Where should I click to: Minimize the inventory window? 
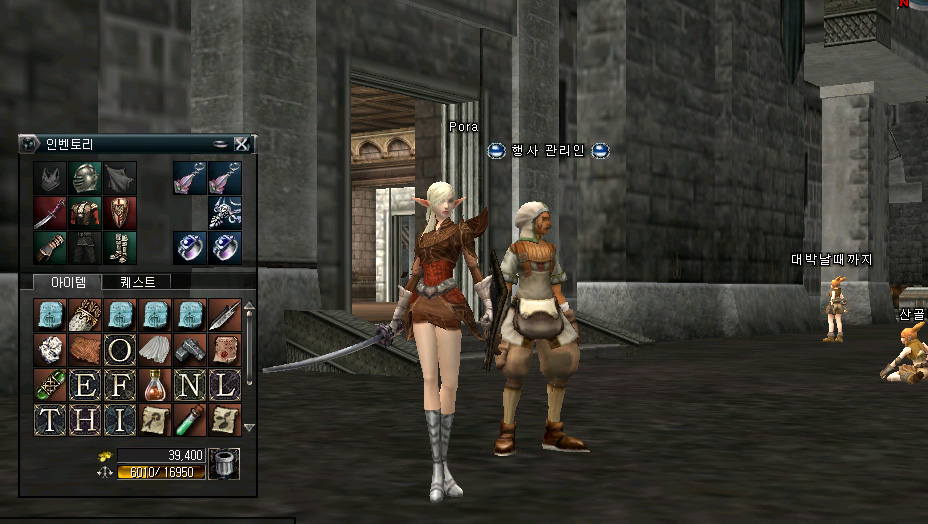pyautogui.click(x=220, y=144)
